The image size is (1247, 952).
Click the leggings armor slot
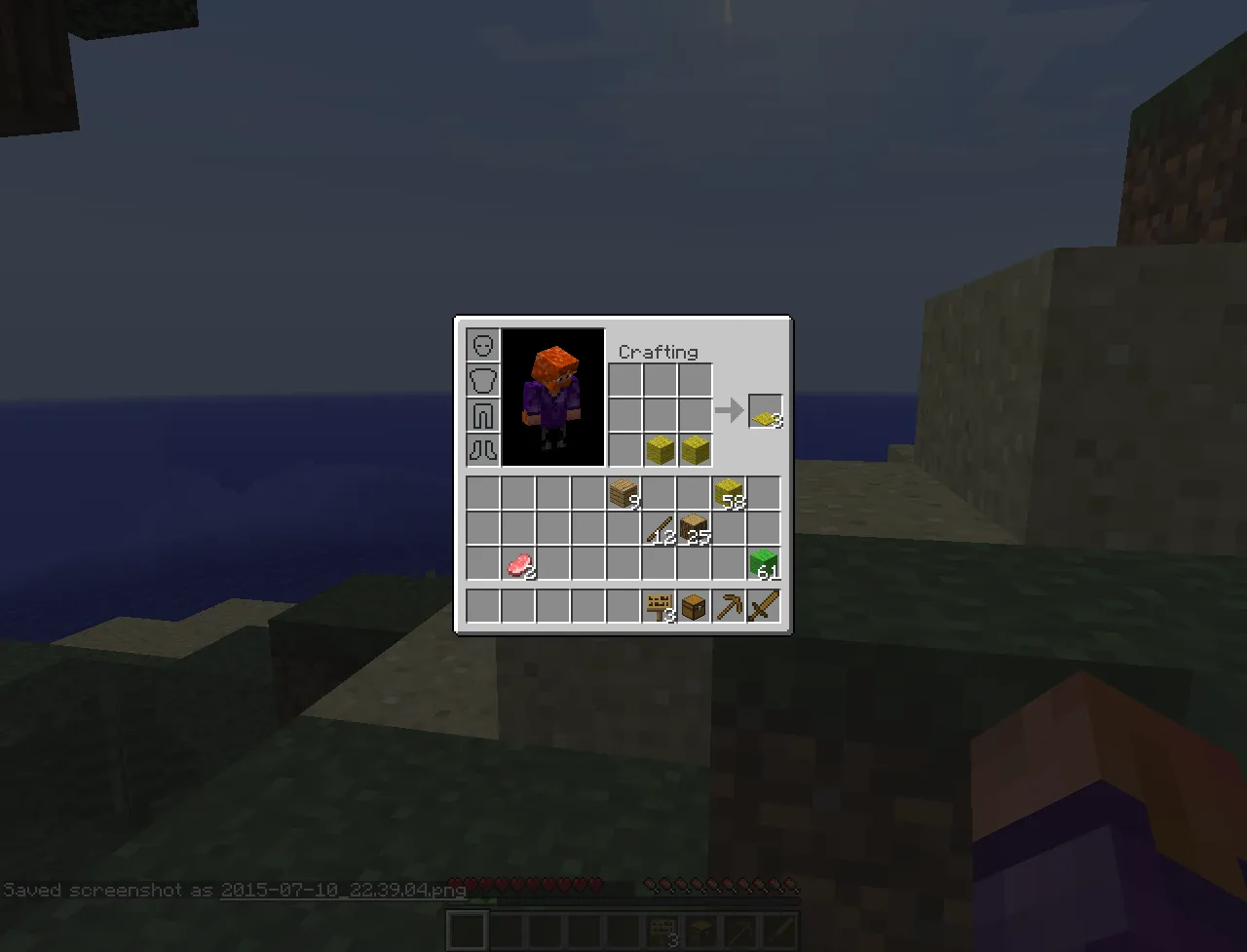(x=482, y=415)
